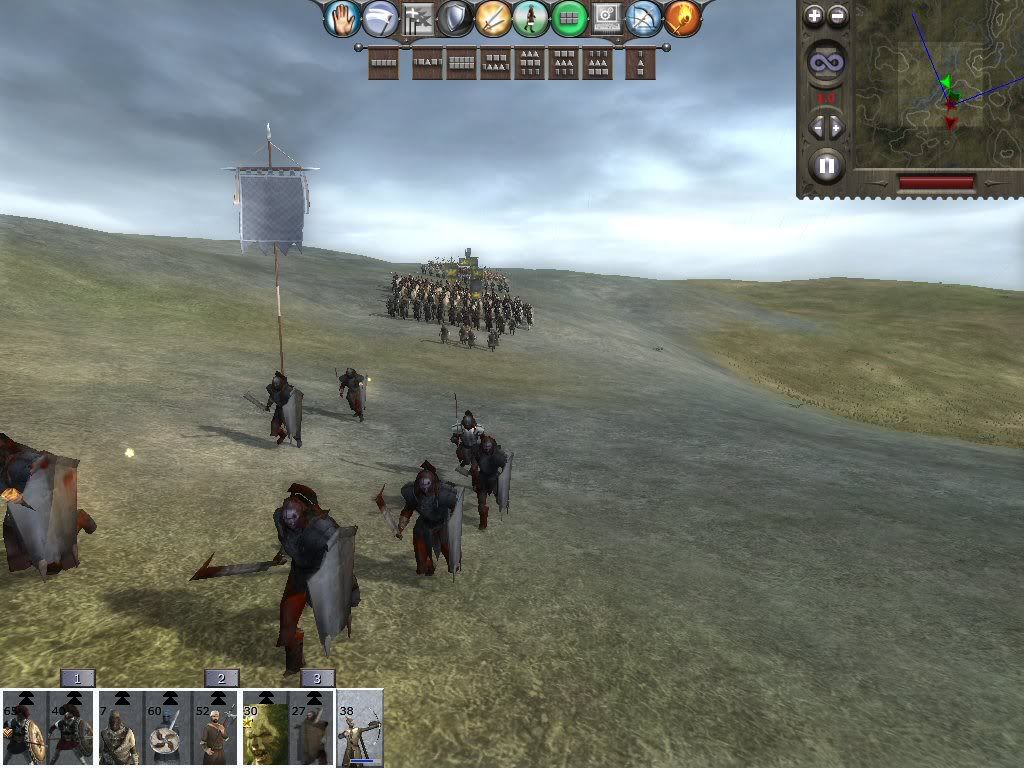Activate the crossed swords melee button
The image size is (1024, 768).
pos(493,18)
